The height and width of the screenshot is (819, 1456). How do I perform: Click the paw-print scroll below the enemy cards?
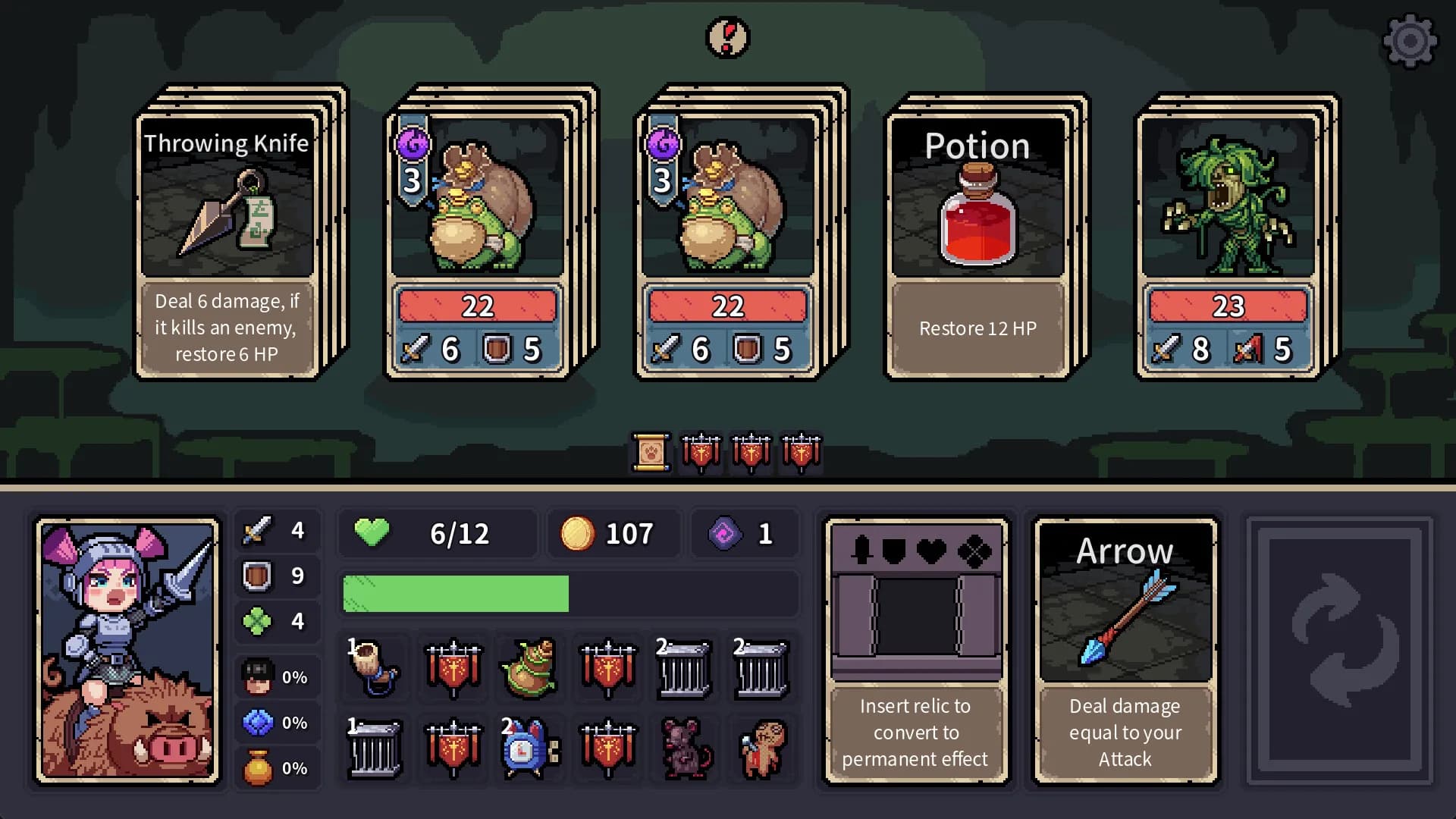(x=651, y=453)
